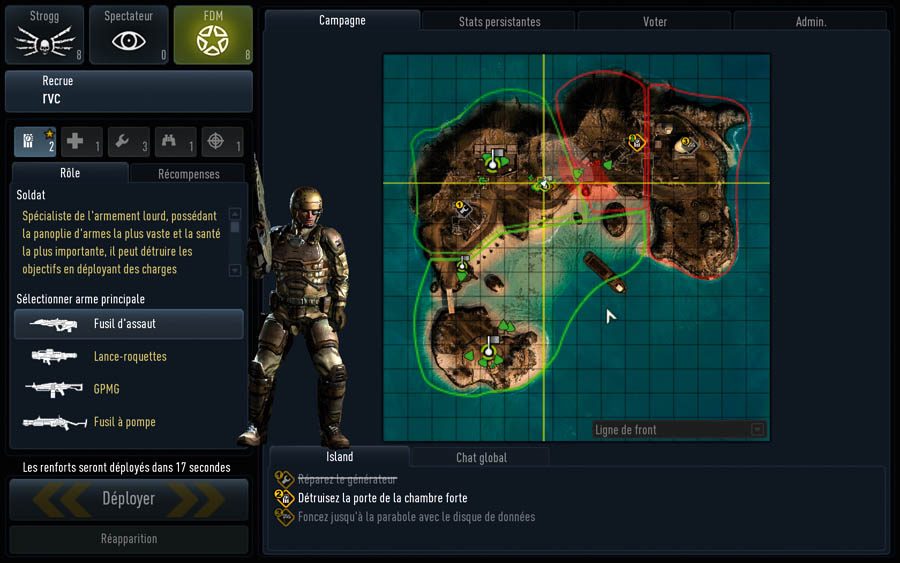Choose the Soldier class icon
The width and height of the screenshot is (900, 563).
(x=35, y=142)
